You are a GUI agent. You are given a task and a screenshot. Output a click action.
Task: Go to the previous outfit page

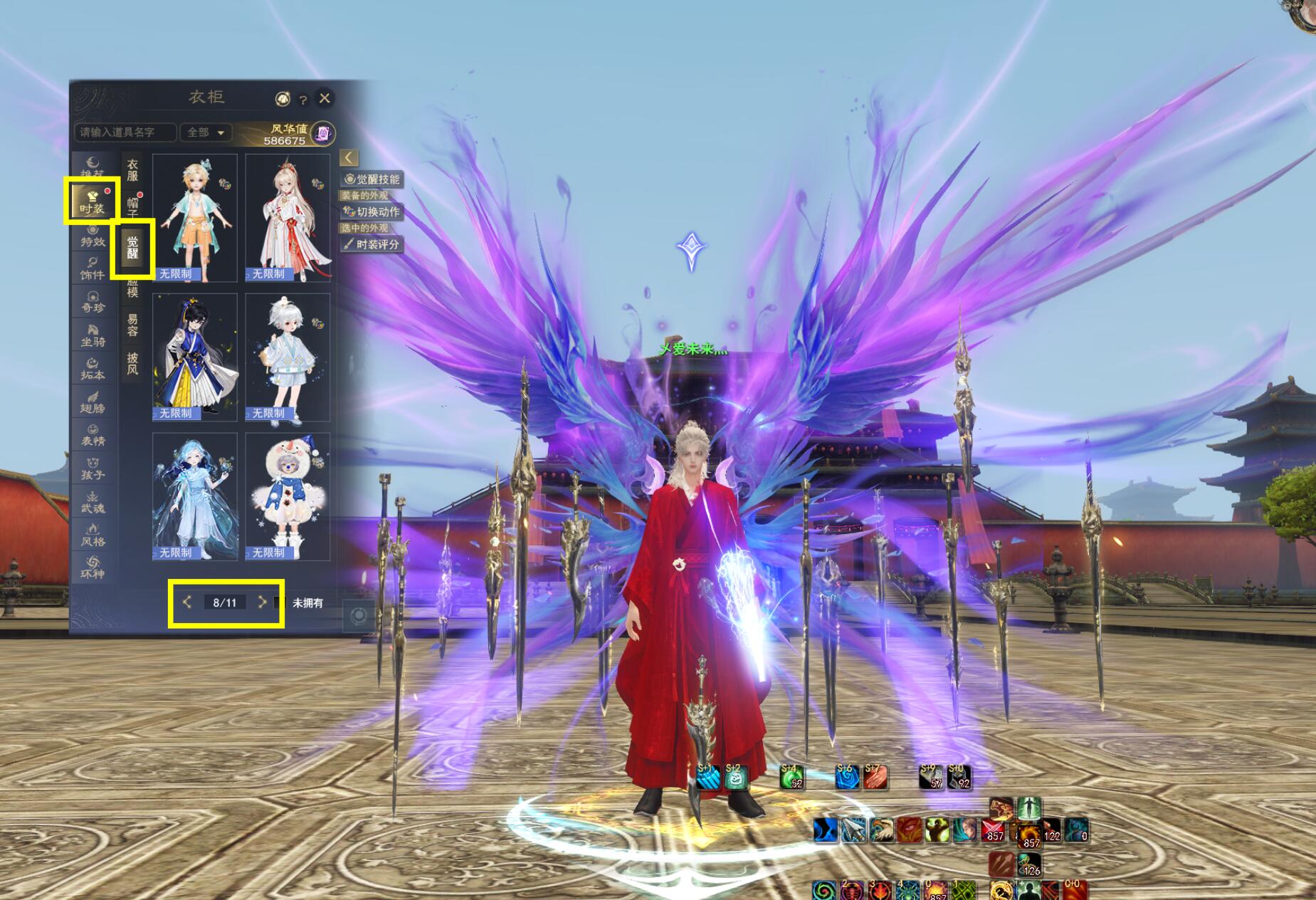pyautogui.click(x=187, y=602)
